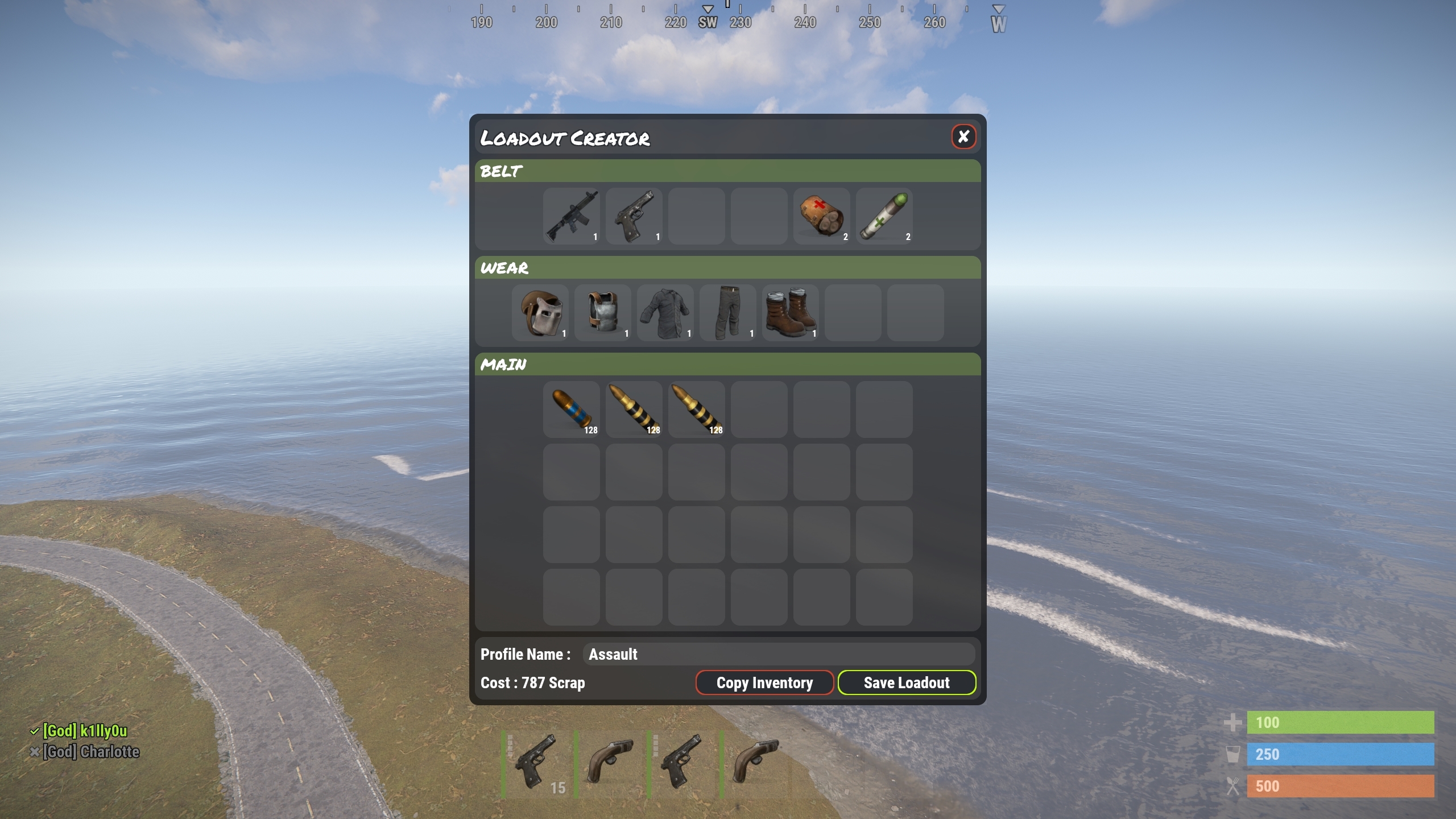
Task: Select the assault rifle belt slot
Action: coord(571,216)
